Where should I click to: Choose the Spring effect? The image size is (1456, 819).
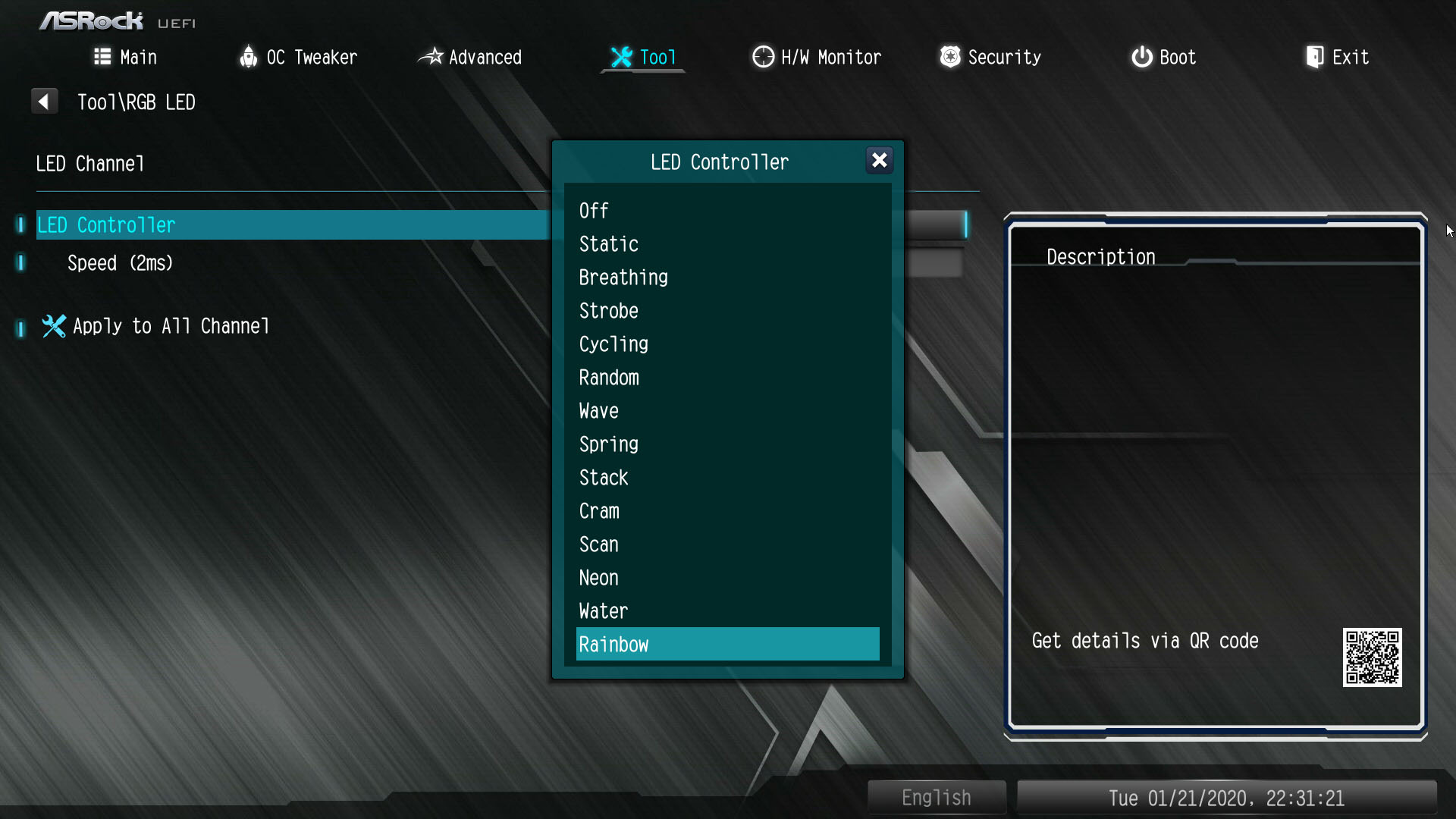(x=608, y=444)
